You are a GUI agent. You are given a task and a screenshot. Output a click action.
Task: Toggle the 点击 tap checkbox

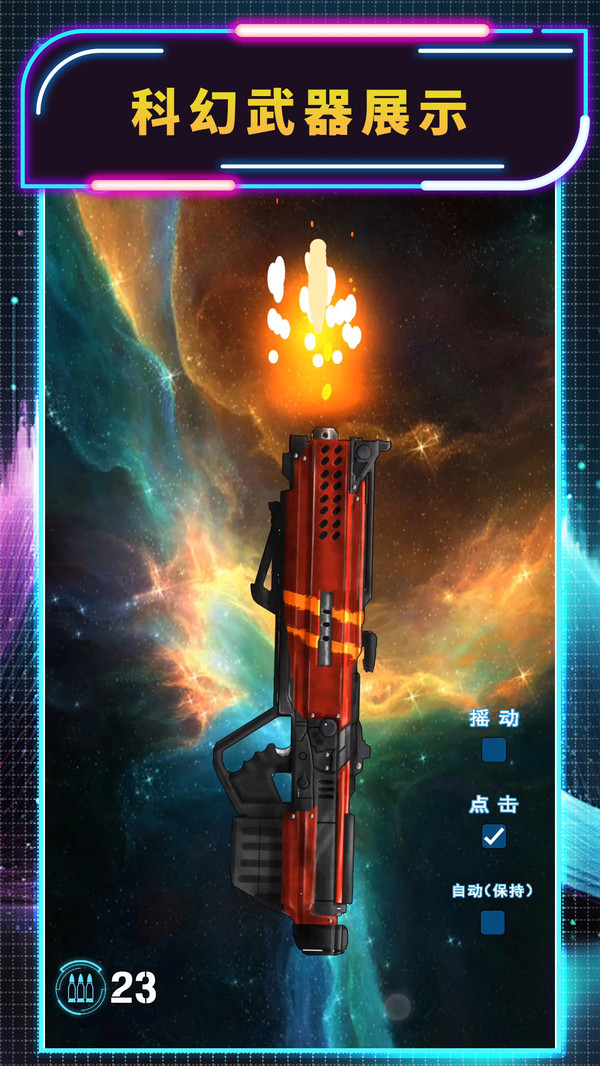pyautogui.click(x=494, y=836)
